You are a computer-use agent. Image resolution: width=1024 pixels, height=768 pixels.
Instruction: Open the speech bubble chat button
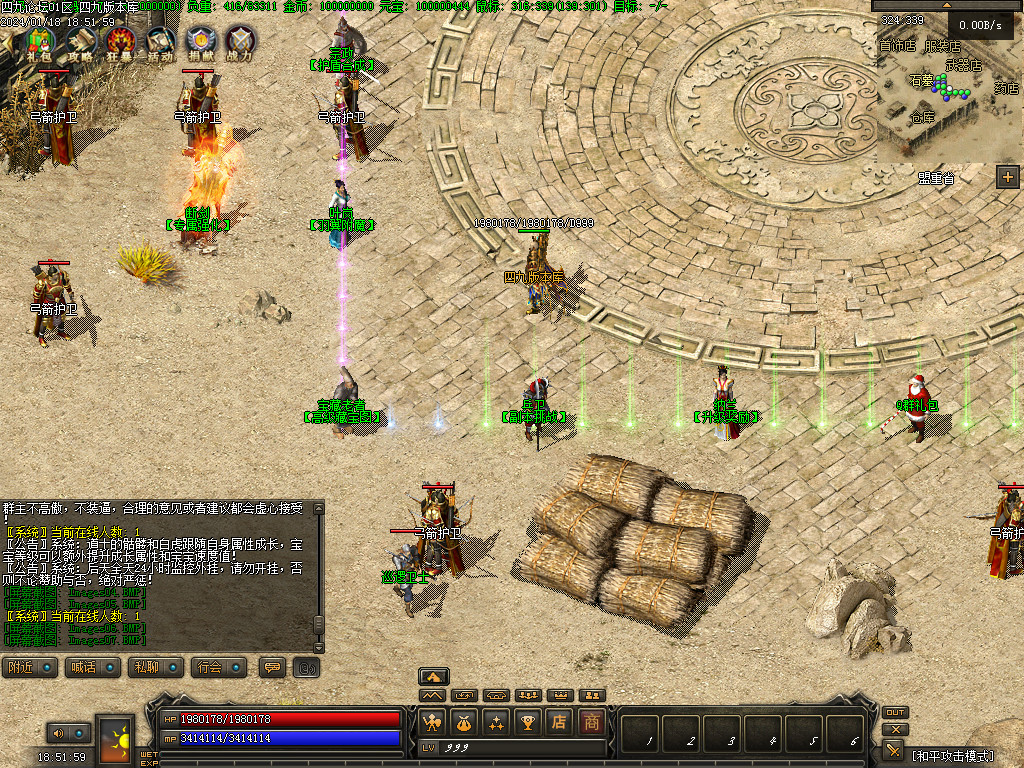[x=270, y=667]
